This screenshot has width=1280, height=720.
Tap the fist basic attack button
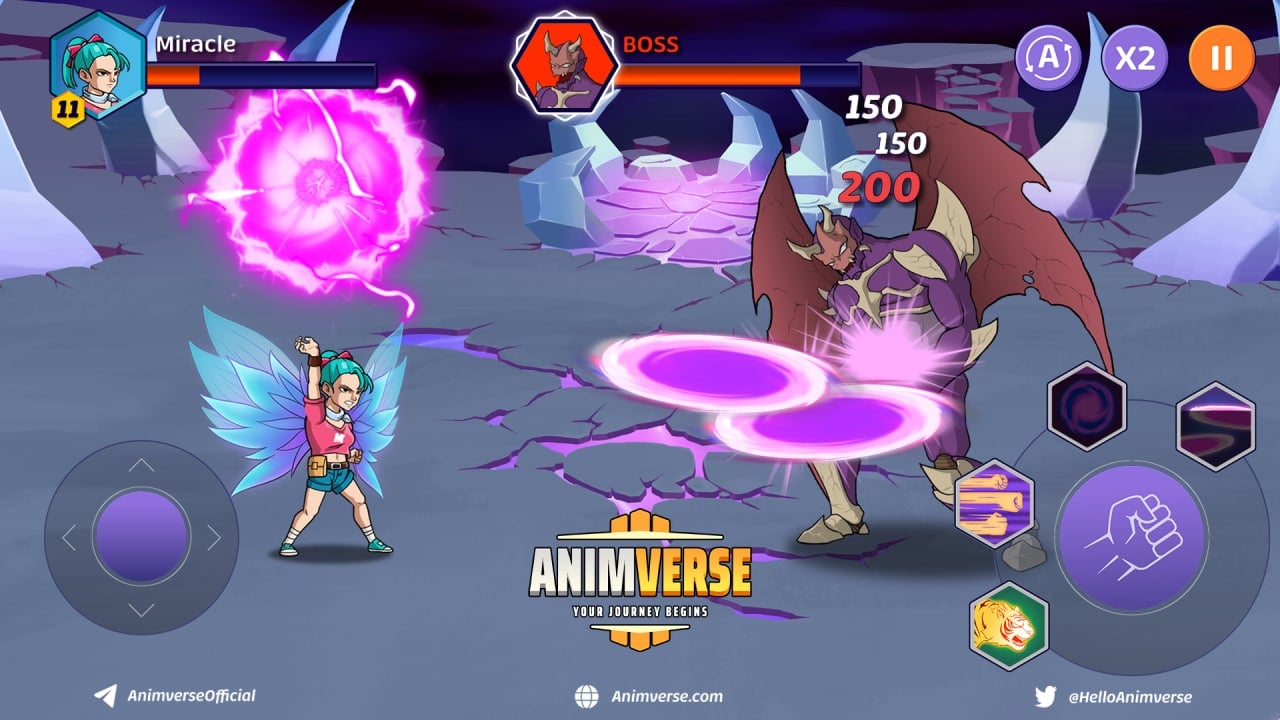(1133, 537)
